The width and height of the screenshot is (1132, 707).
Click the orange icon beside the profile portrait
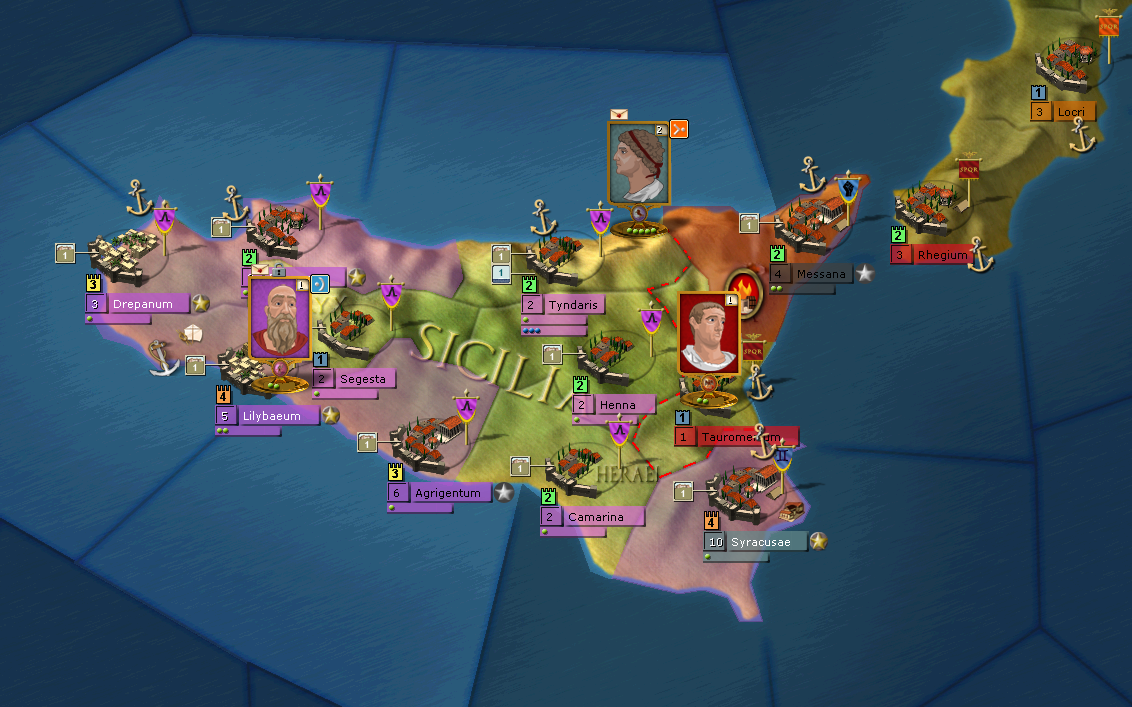pyautogui.click(x=679, y=128)
